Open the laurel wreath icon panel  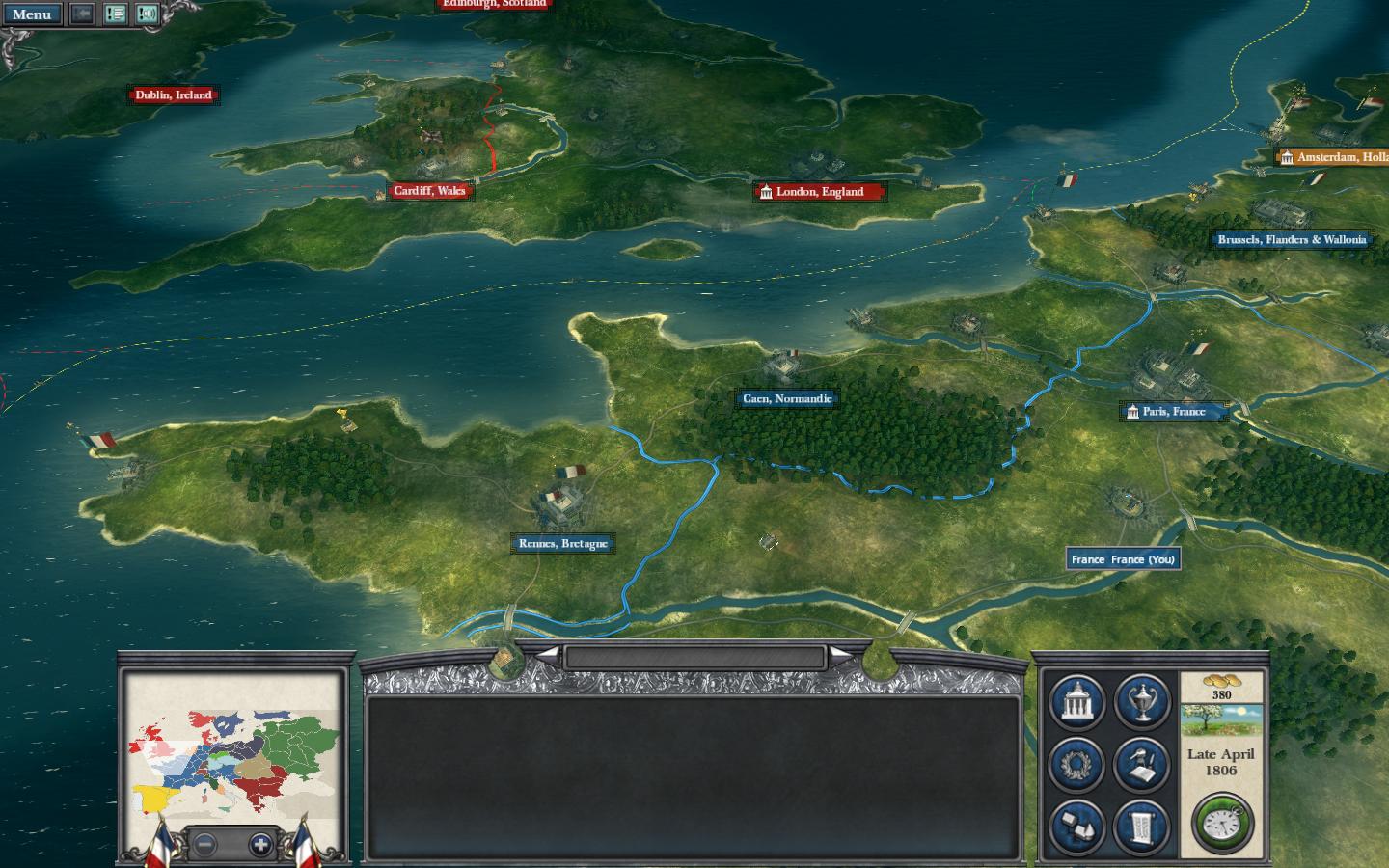click(x=1076, y=764)
